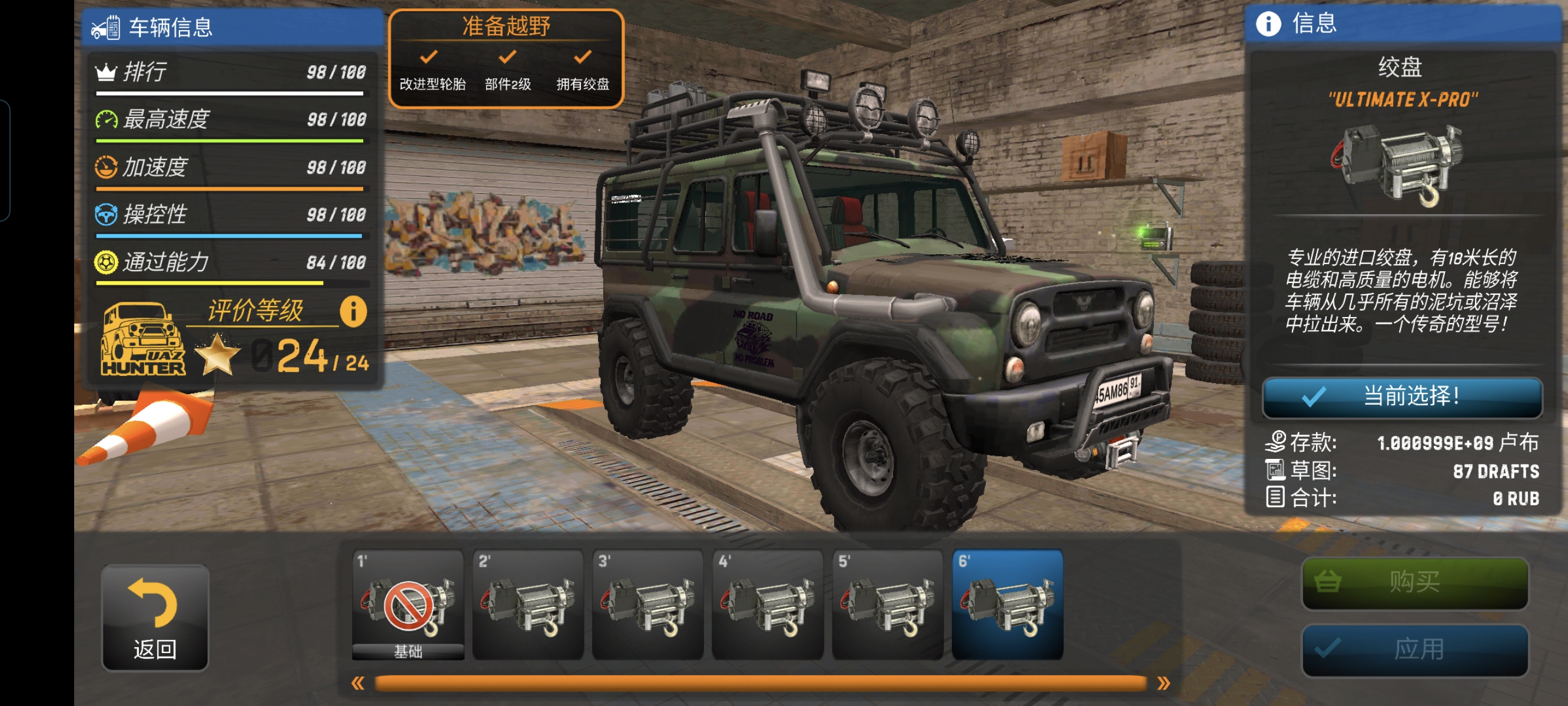The width and height of the screenshot is (1568, 706).
Task: Click the left double-arrow of the parts list
Action: pos(358,684)
